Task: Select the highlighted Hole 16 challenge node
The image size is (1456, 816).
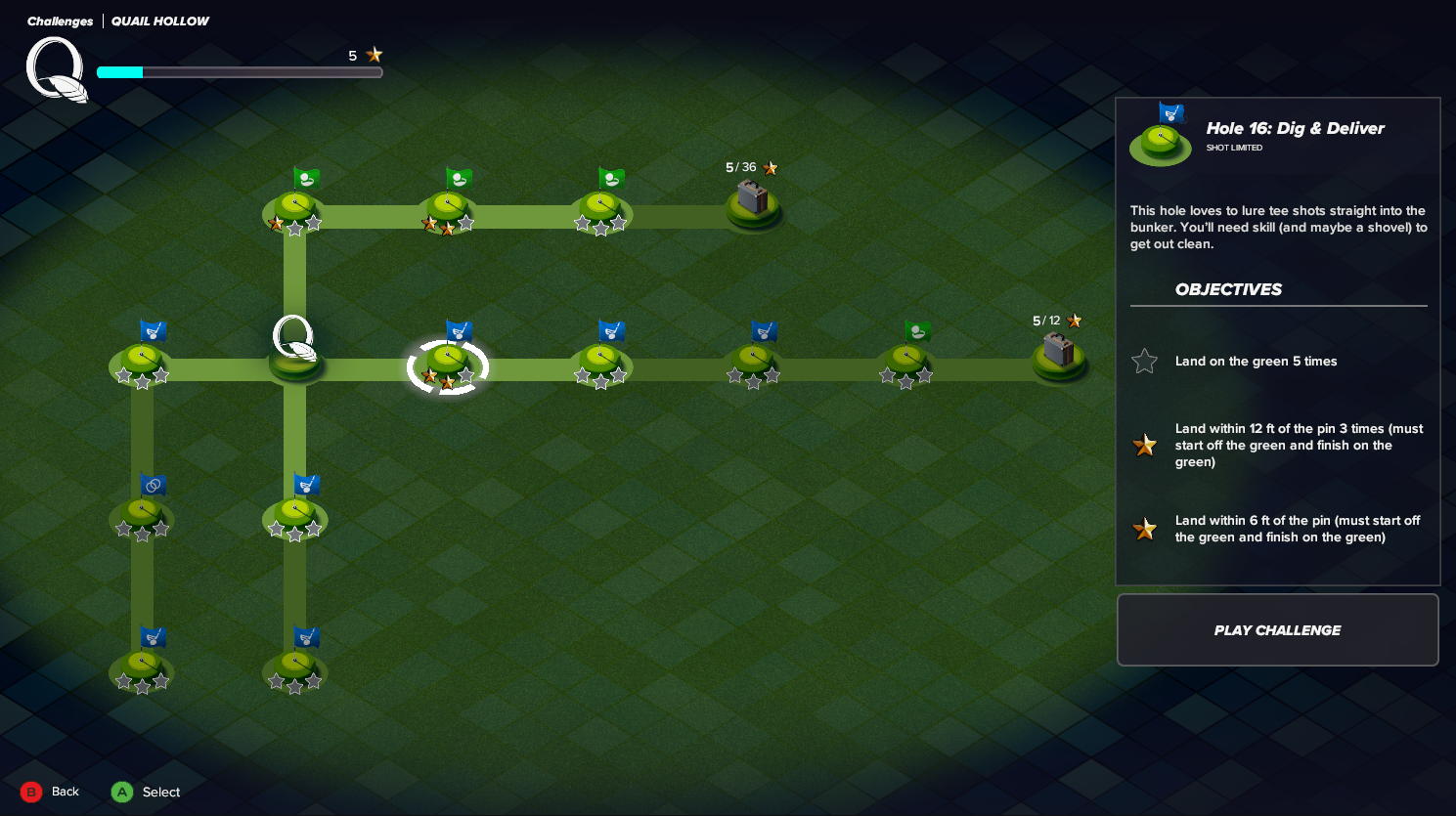Action: click(x=447, y=365)
